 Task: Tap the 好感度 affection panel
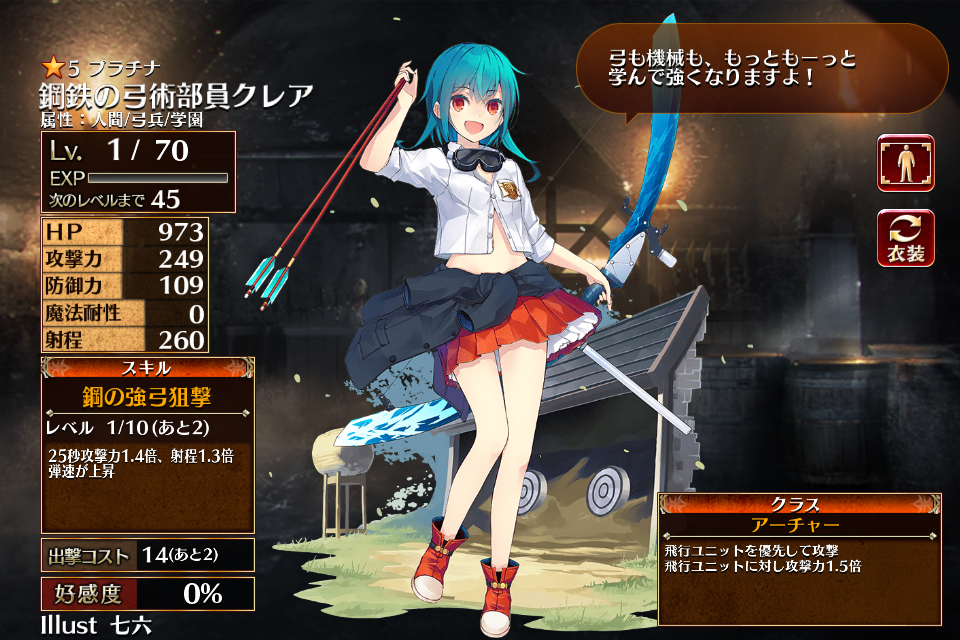click(x=147, y=593)
